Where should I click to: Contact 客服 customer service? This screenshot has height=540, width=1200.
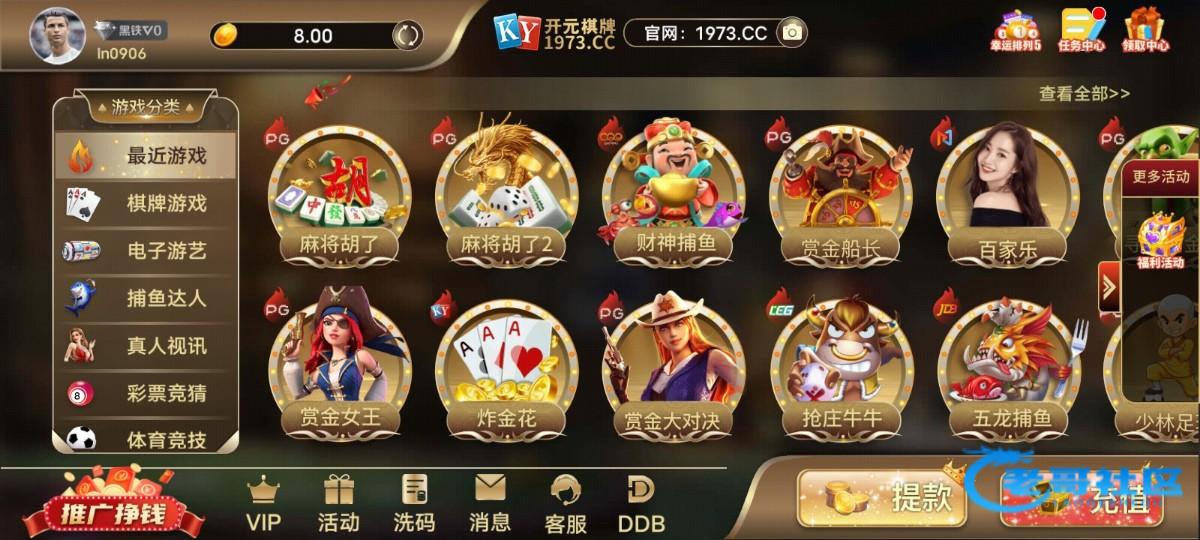(566, 504)
